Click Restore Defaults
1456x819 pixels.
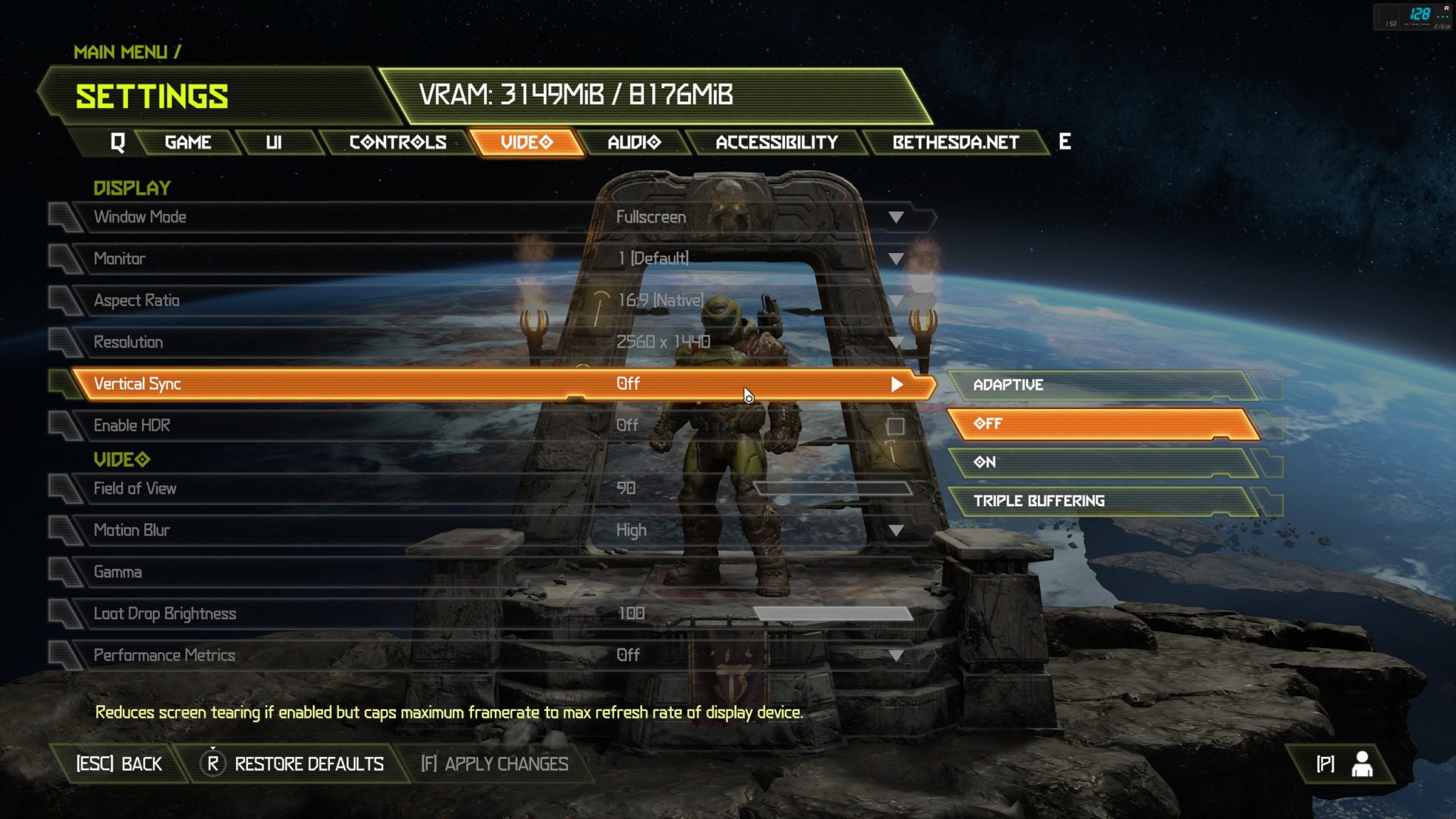[x=294, y=764]
